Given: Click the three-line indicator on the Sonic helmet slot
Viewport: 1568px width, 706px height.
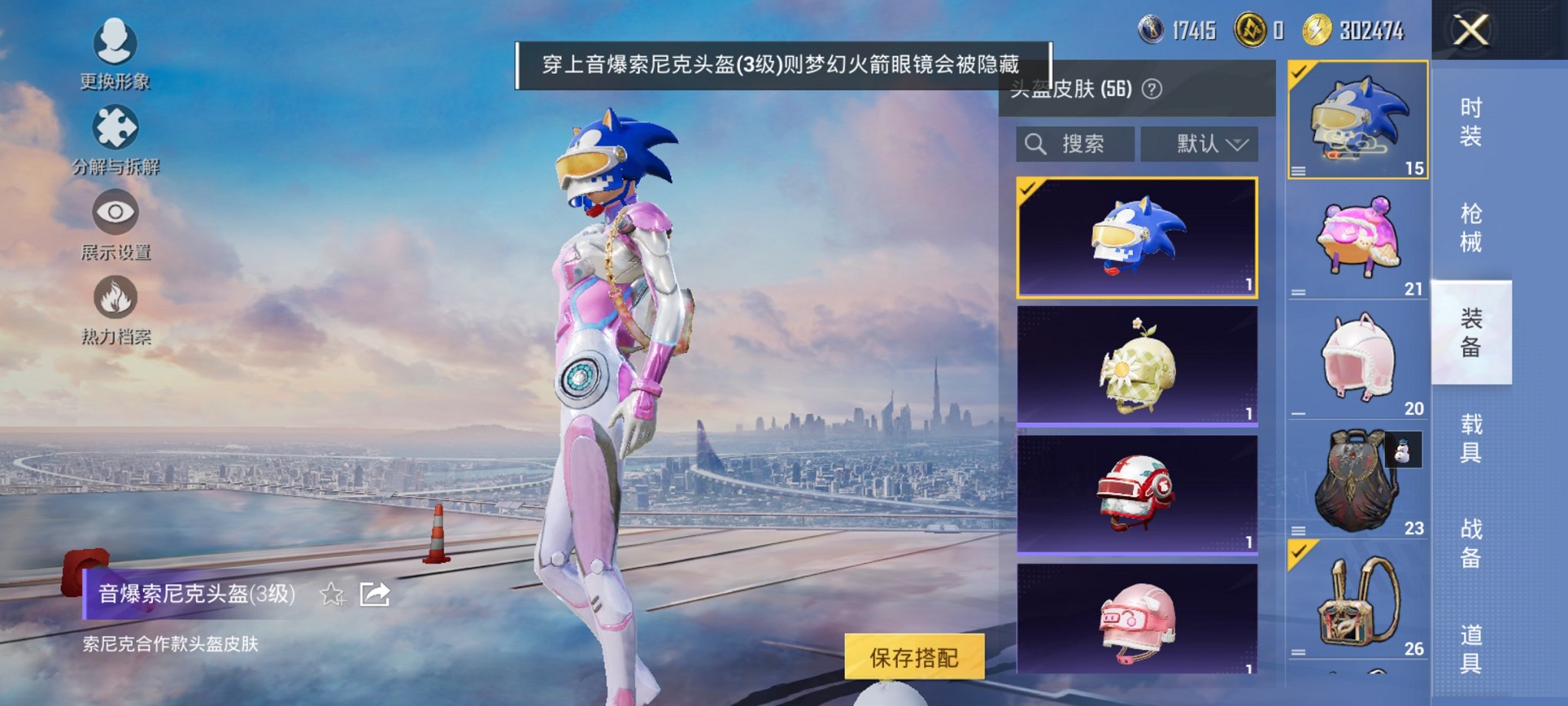Looking at the screenshot, I should (x=1301, y=172).
